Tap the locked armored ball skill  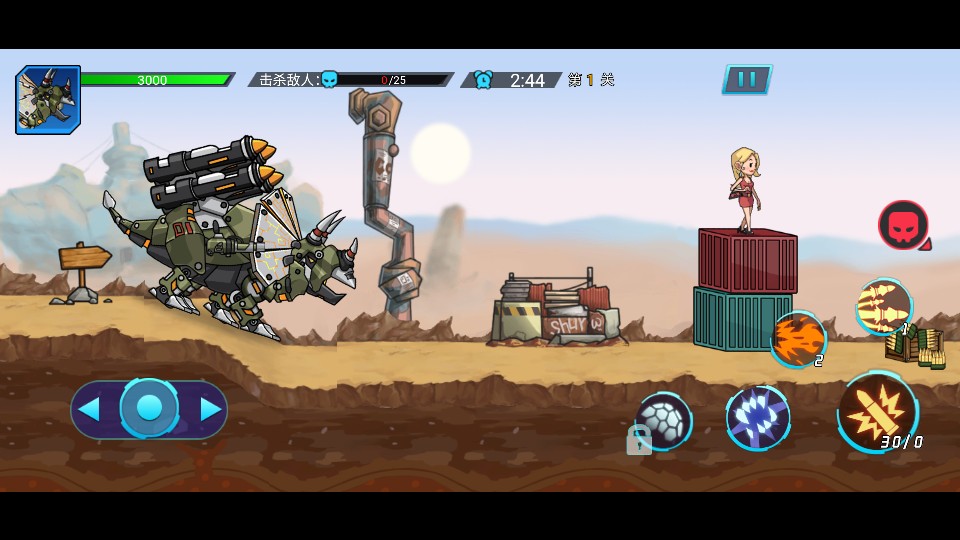[663, 420]
